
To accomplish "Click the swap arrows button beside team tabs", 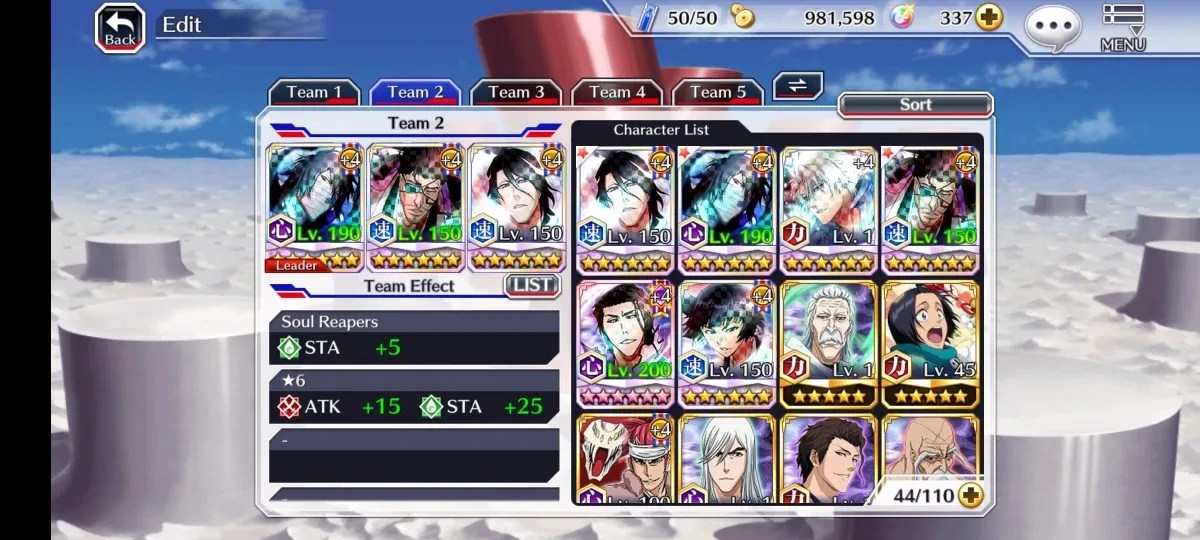I will pyautogui.click(x=797, y=86).
